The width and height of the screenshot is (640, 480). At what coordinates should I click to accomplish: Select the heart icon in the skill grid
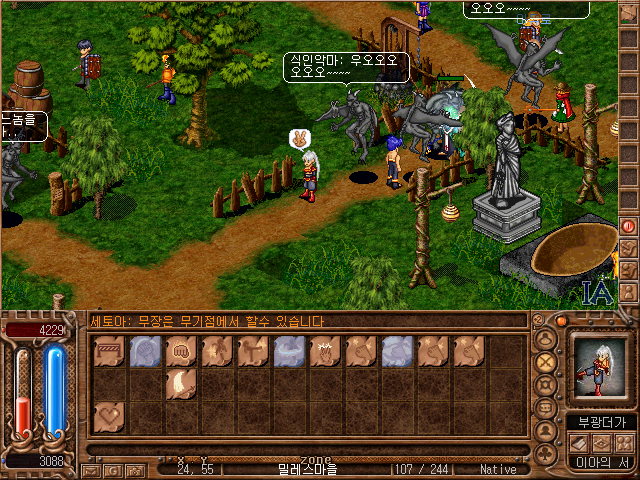109,415
